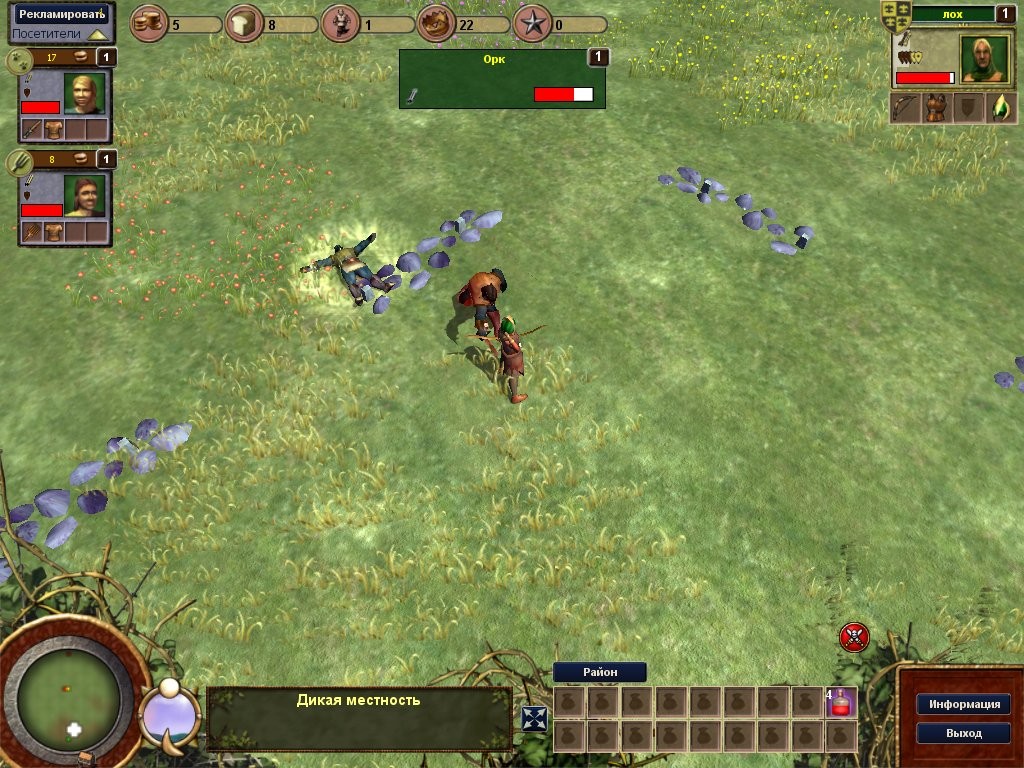Select the targeted Орк panel
1024x768 pixels.
pos(501,78)
